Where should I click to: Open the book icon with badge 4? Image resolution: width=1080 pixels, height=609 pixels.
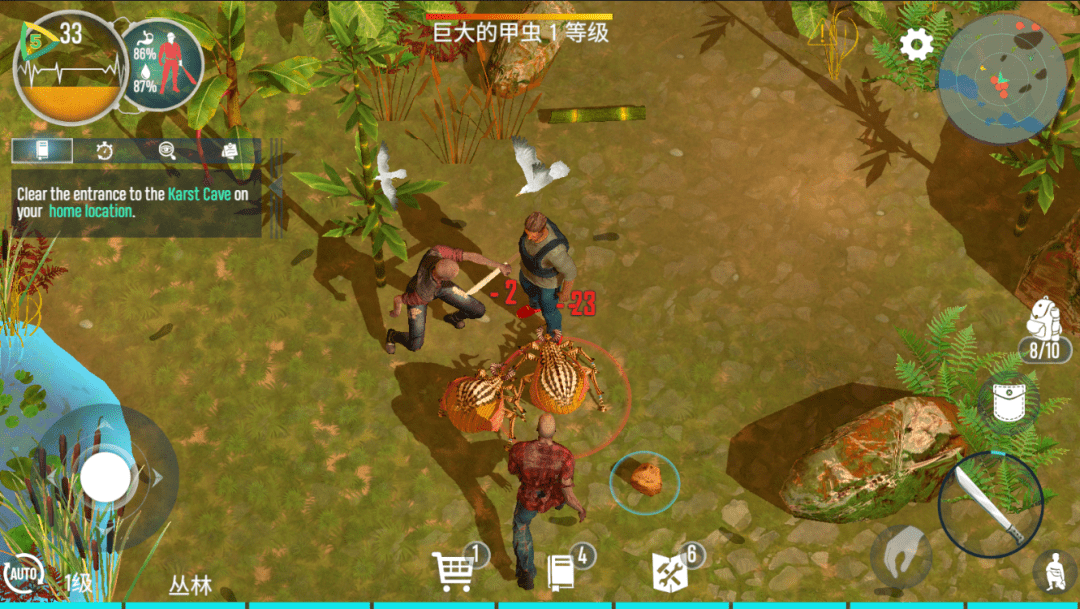tap(562, 571)
